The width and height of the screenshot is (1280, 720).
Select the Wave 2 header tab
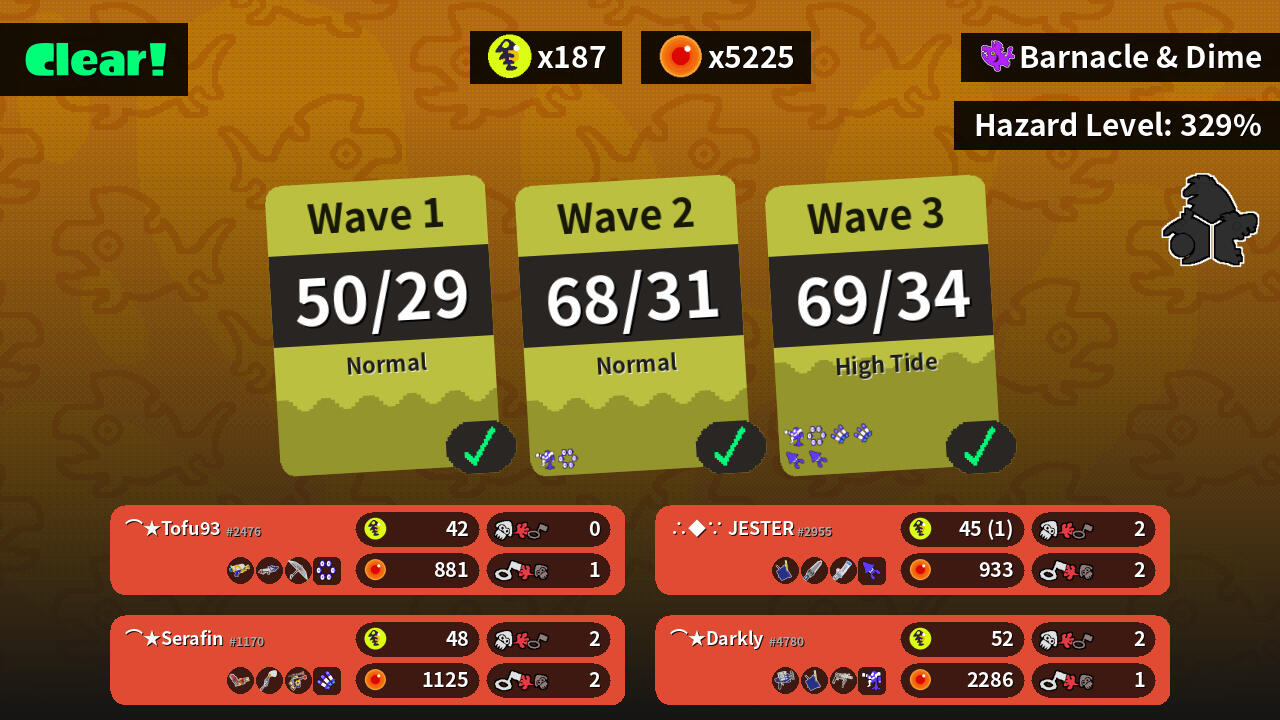pyautogui.click(x=628, y=213)
